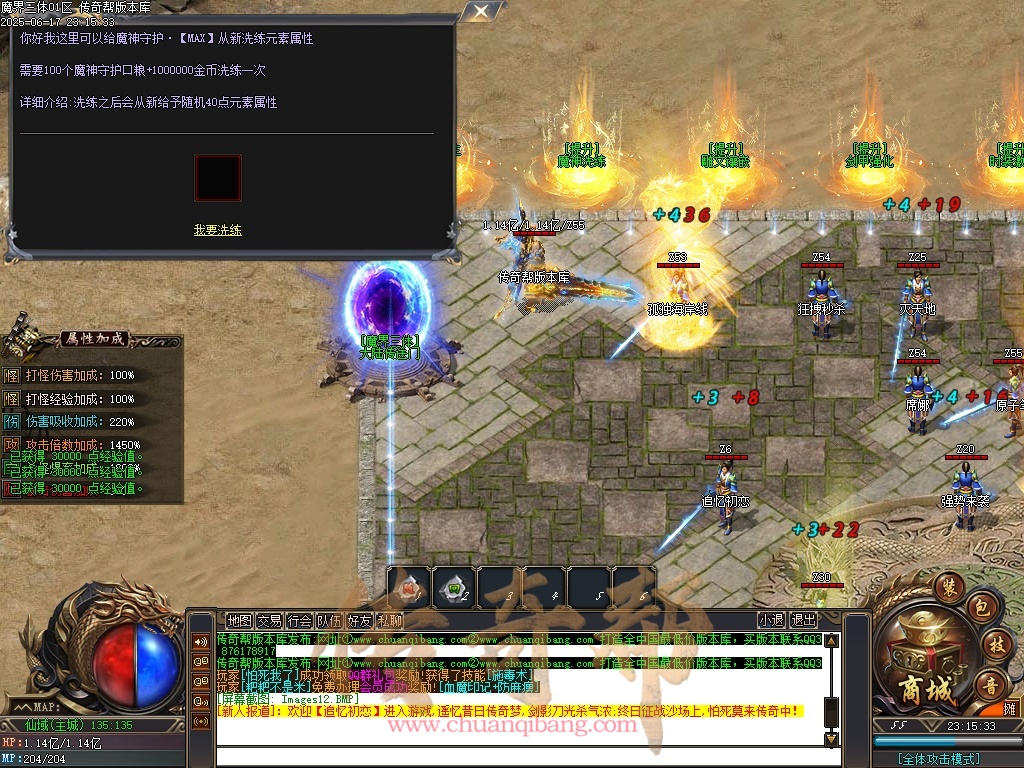Image resolution: width=1024 pixels, height=768 pixels.
Task: Open the 地图 map button
Action: click(239, 621)
